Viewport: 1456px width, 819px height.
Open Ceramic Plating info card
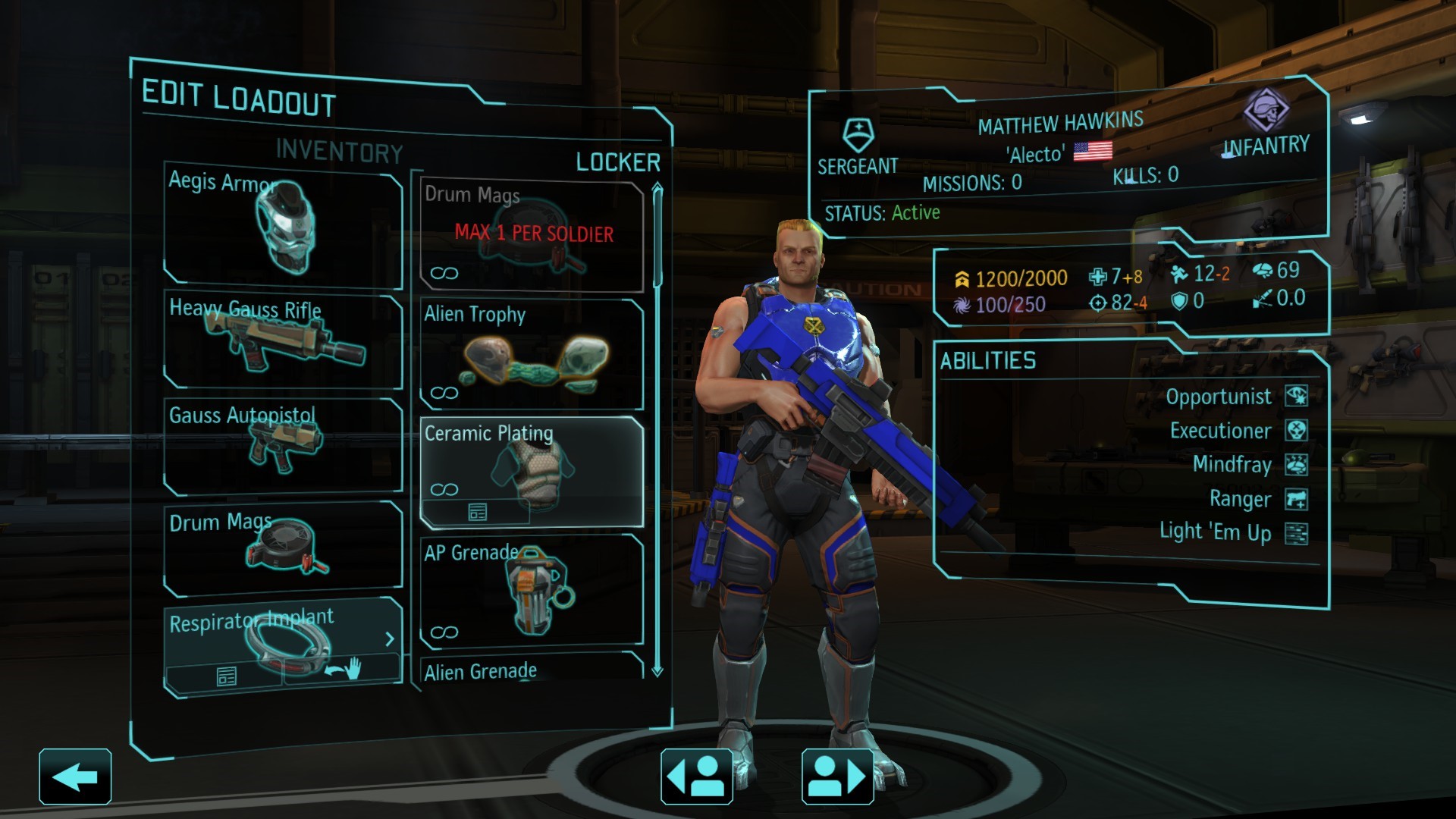click(x=477, y=513)
